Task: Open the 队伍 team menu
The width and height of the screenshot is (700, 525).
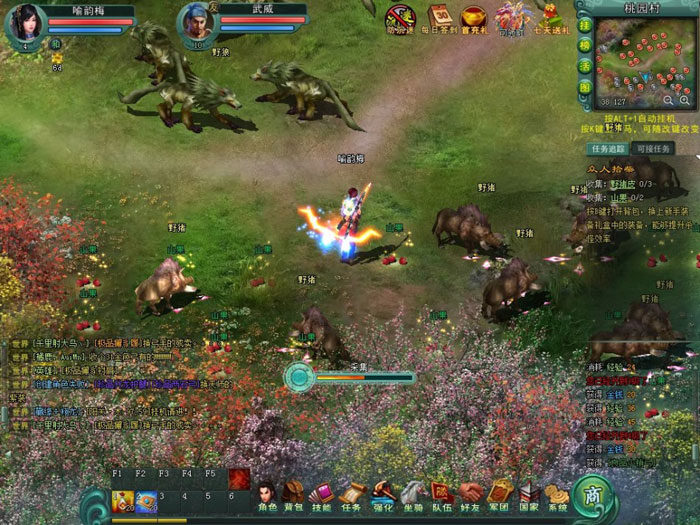Action: pyautogui.click(x=441, y=494)
